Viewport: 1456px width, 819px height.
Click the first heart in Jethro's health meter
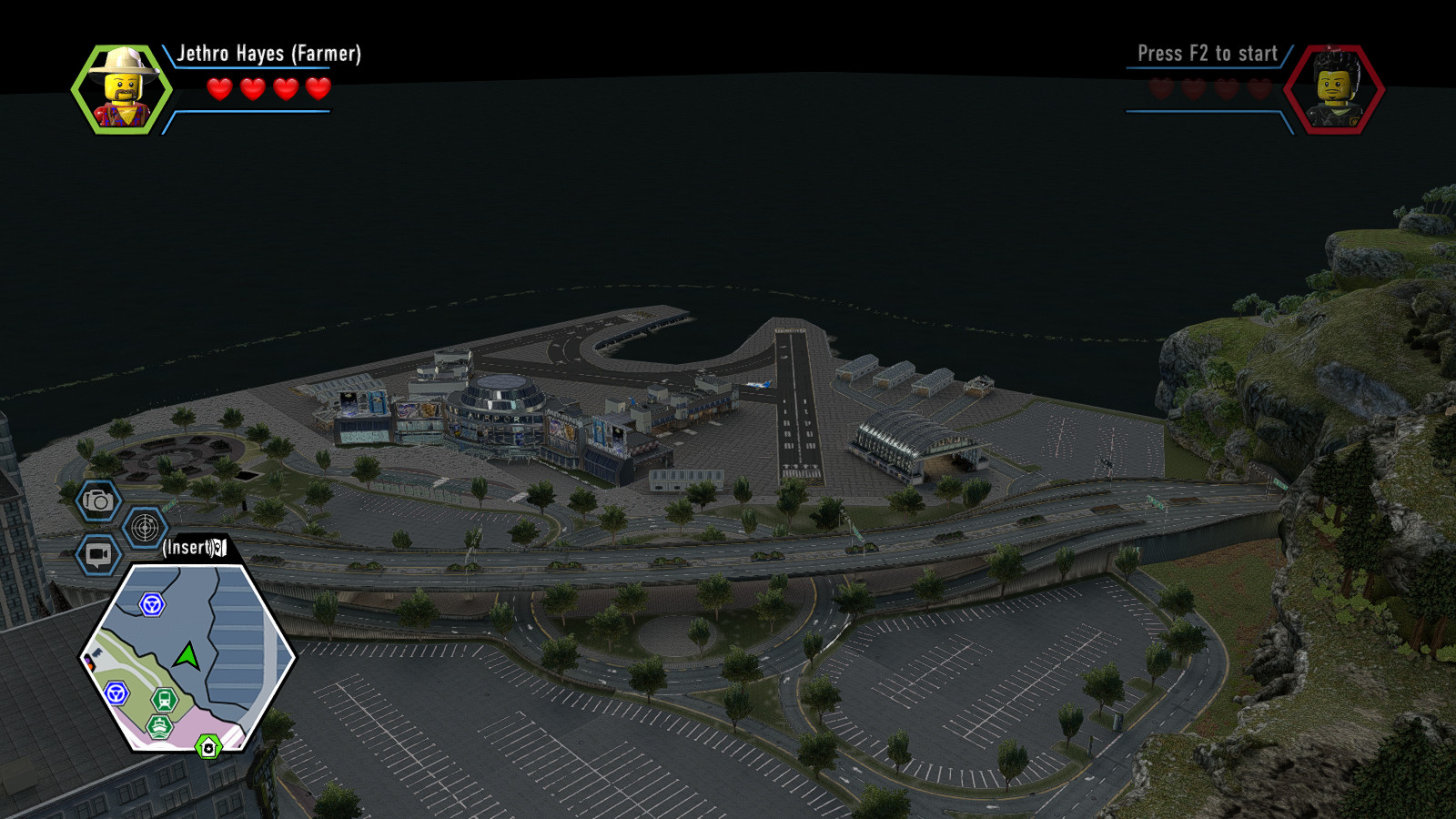[217, 90]
